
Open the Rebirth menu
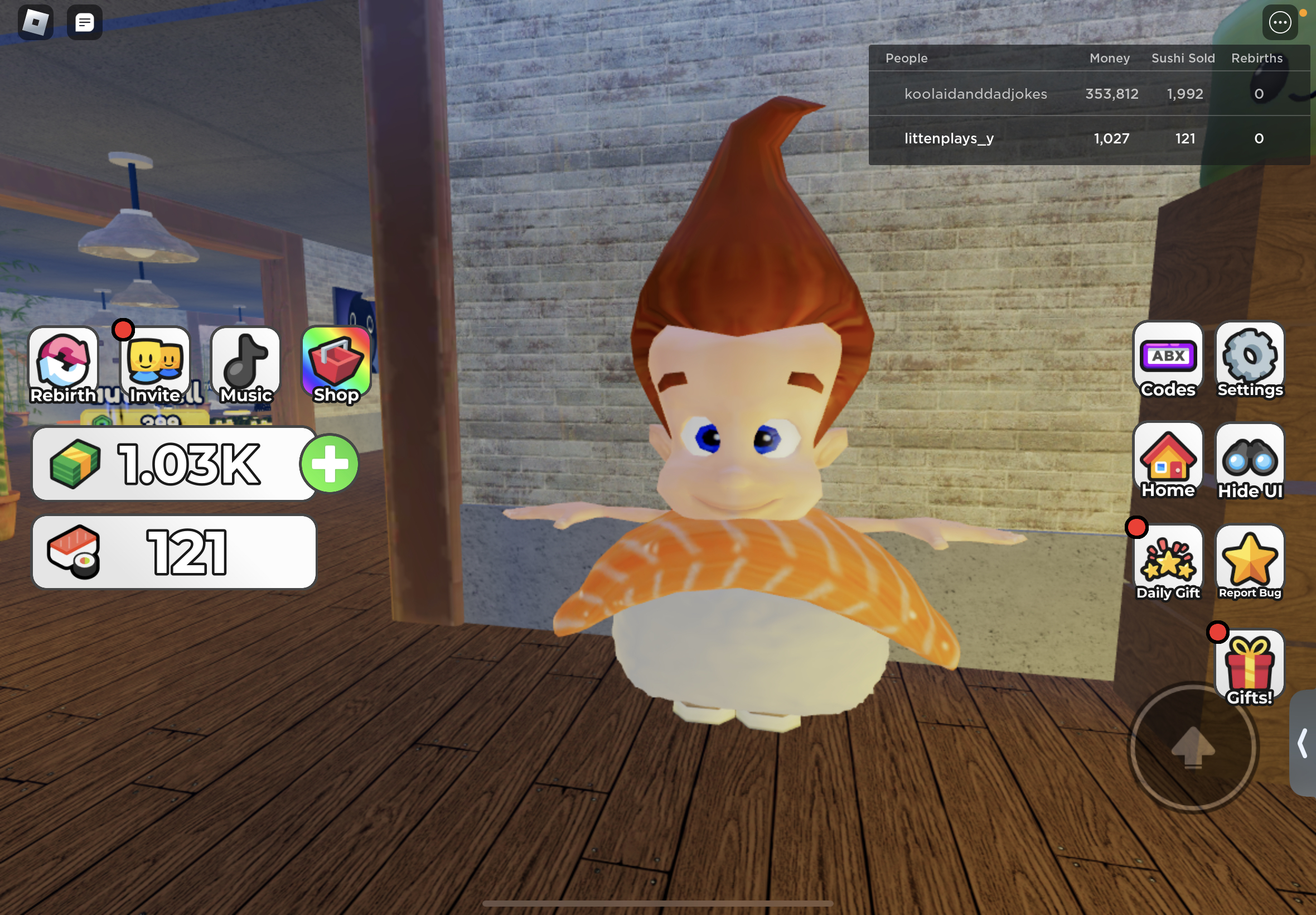tap(63, 365)
